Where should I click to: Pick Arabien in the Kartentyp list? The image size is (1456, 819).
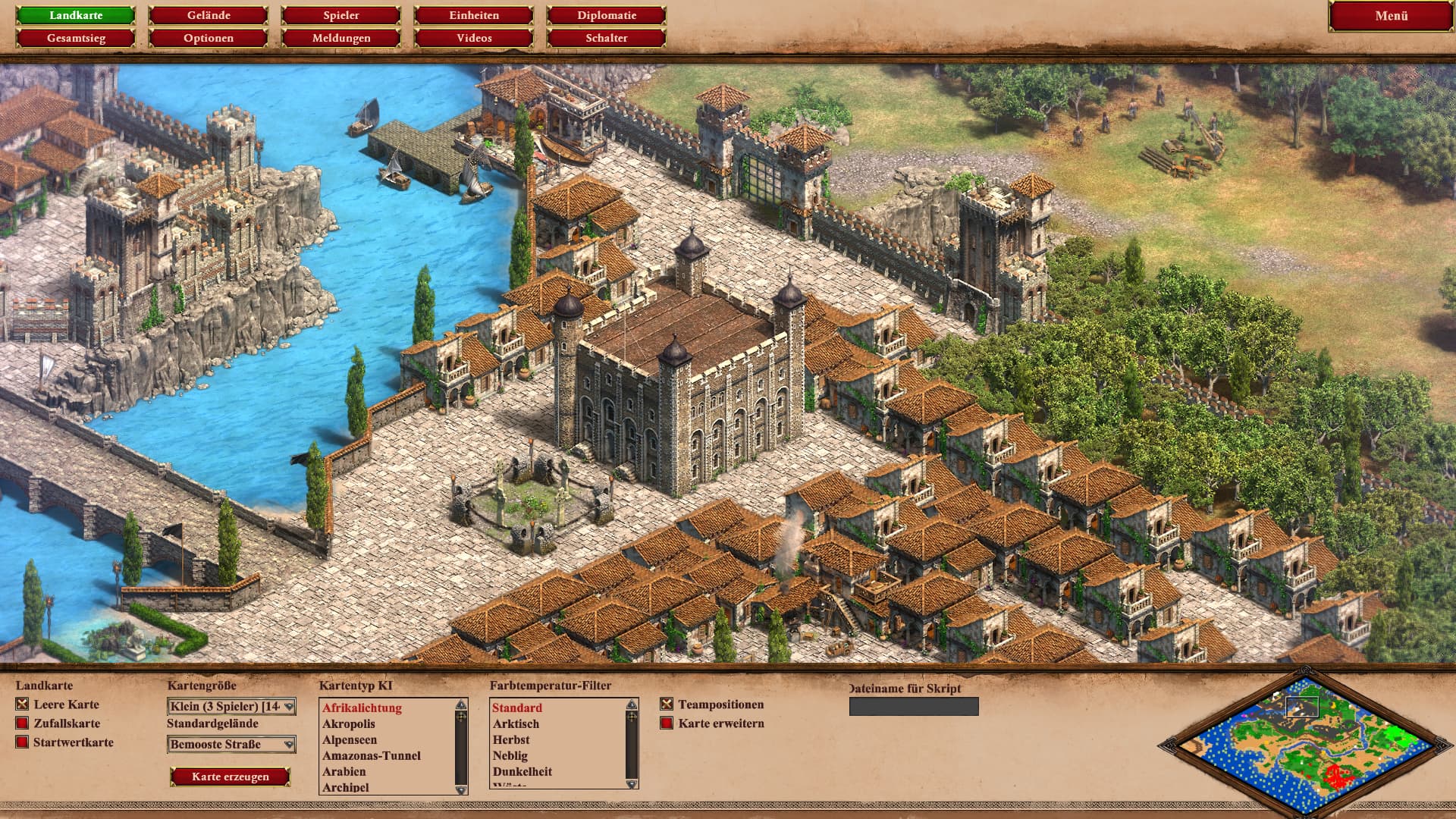pos(344,771)
